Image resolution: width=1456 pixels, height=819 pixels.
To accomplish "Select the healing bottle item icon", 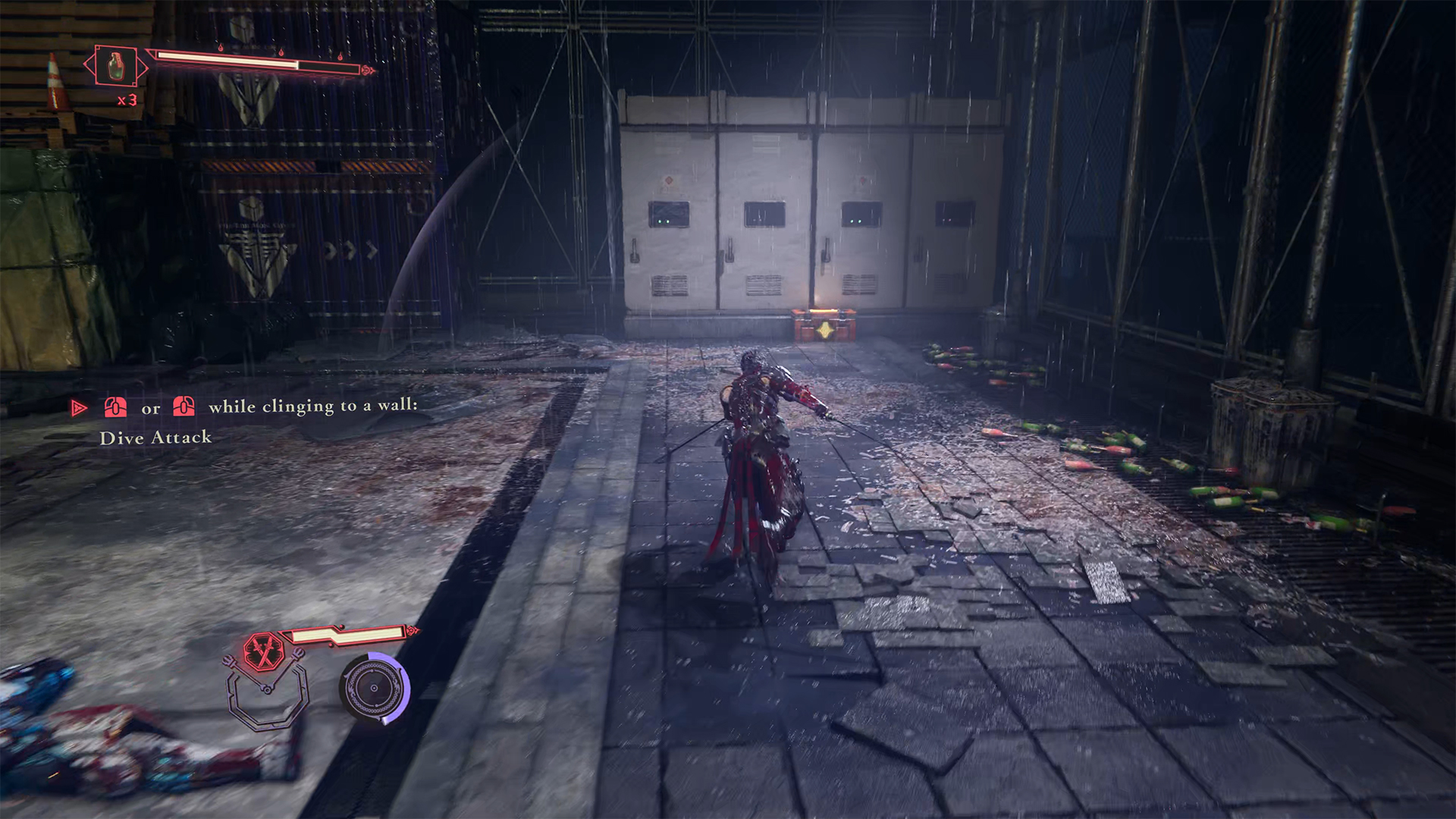I will (116, 66).
